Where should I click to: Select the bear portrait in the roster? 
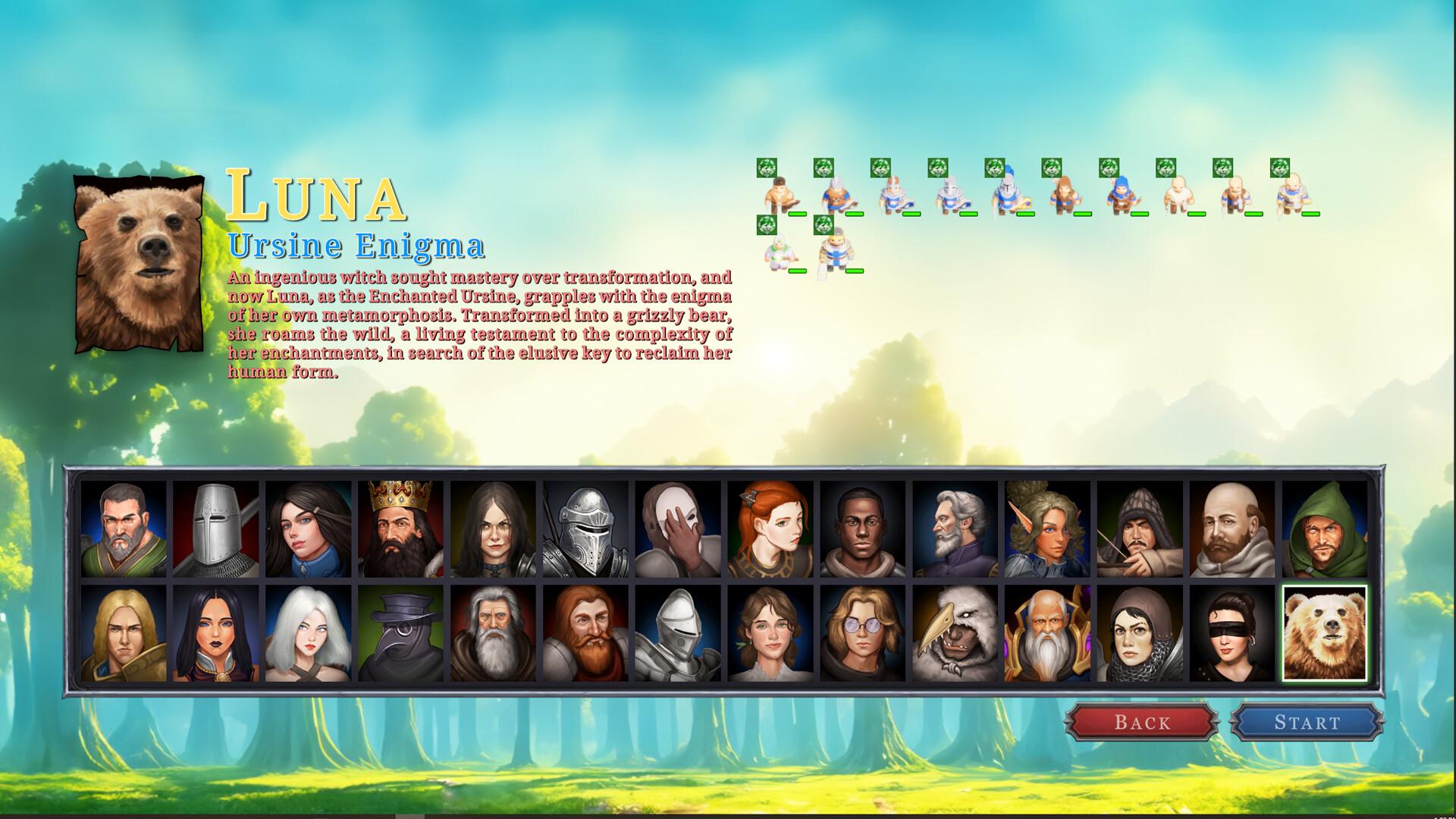click(1324, 633)
